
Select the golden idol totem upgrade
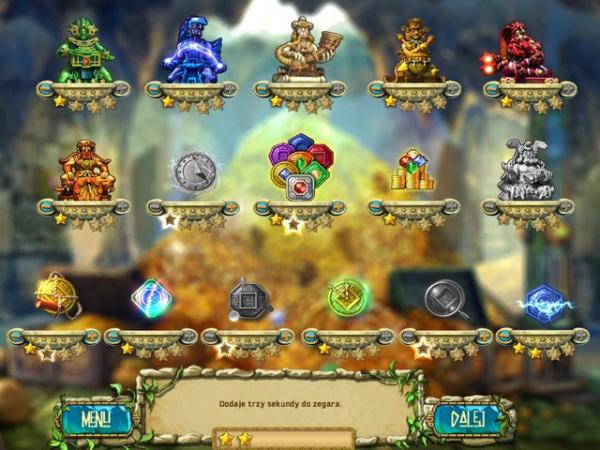point(416,51)
